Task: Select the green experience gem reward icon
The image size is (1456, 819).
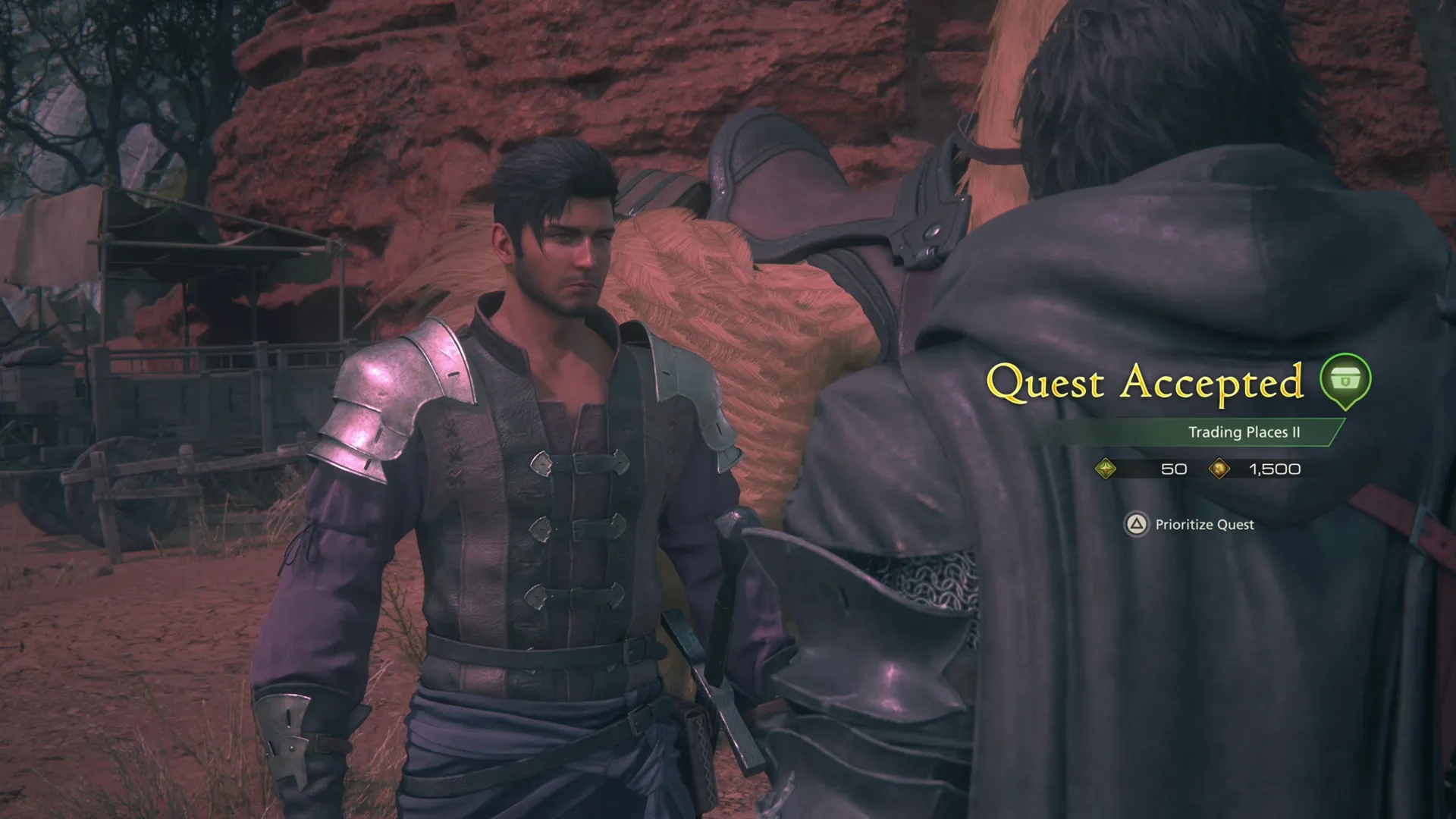Action: click(1107, 469)
